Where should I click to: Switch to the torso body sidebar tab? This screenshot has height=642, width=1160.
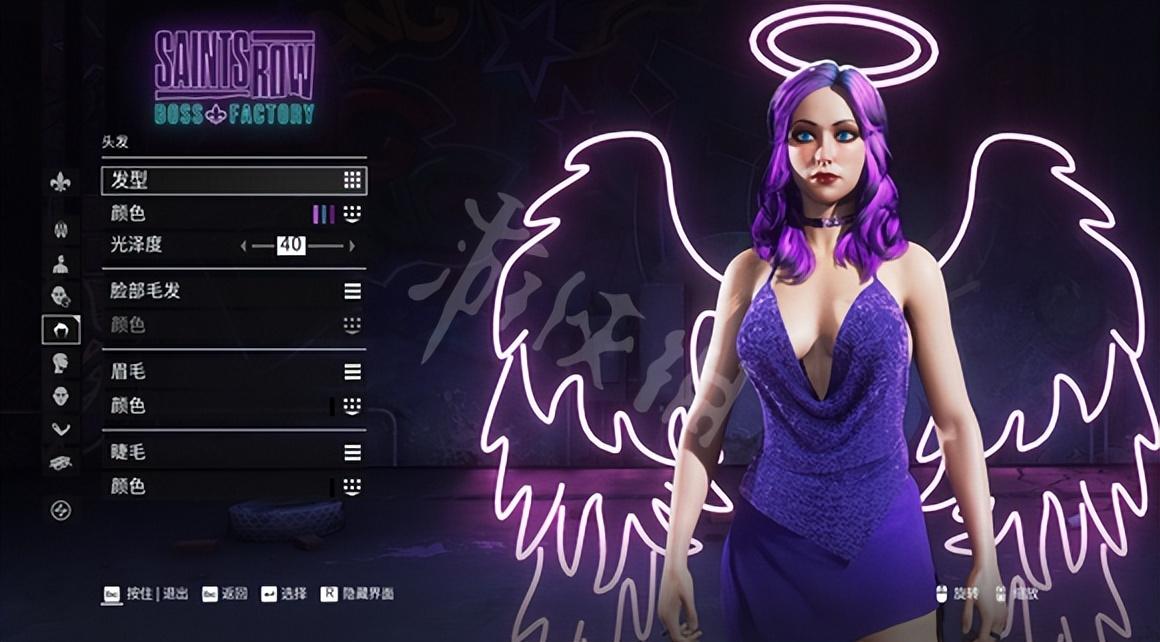61,264
